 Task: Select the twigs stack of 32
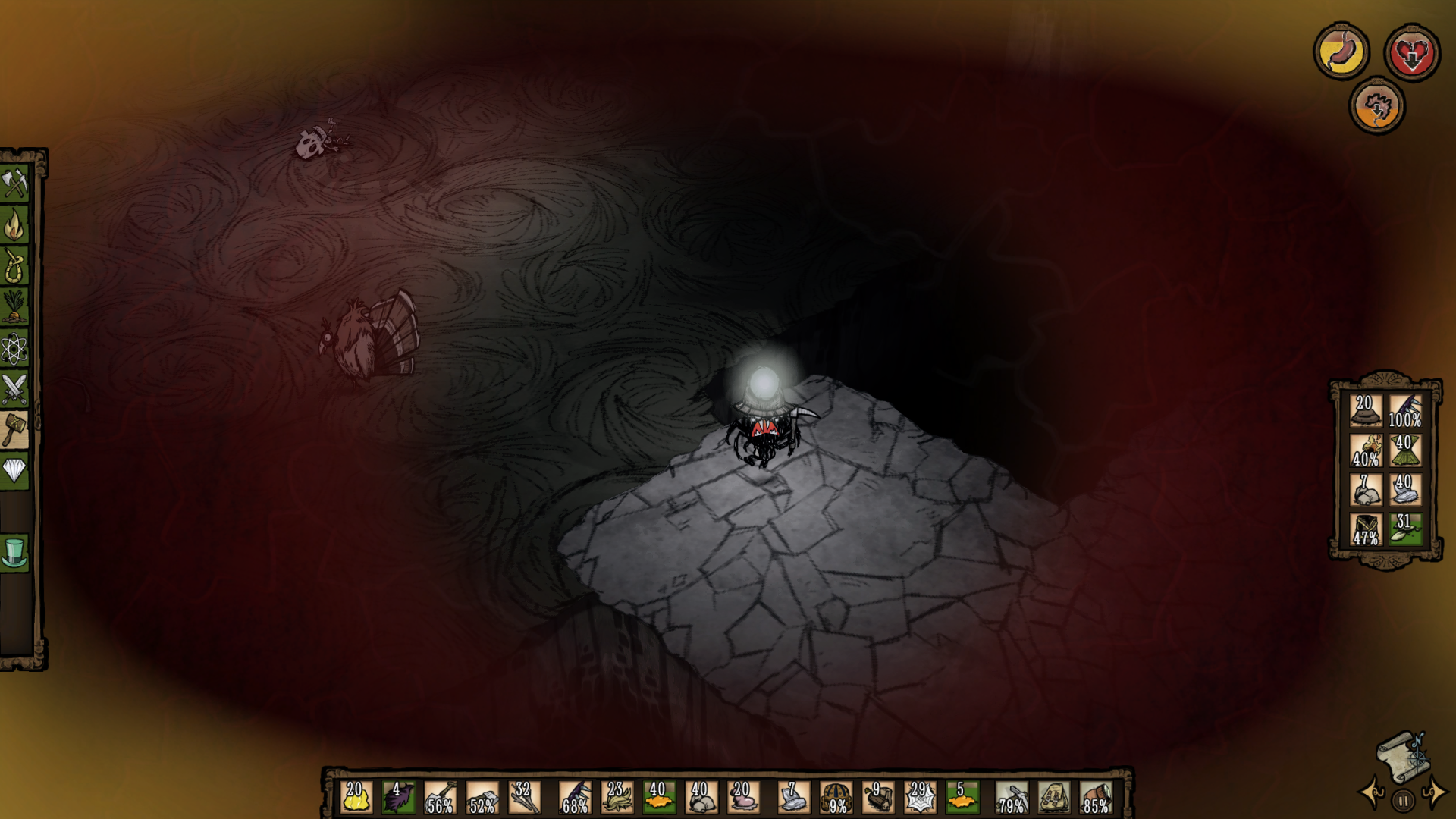point(524,798)
